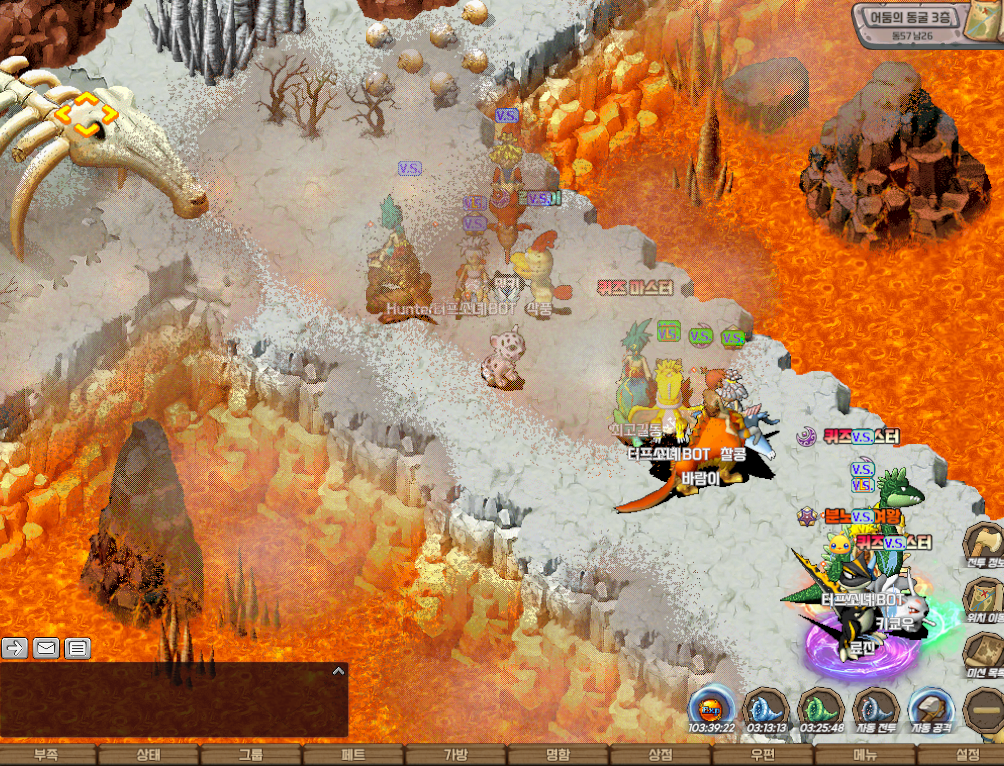Open 미션 목록 mission list scroll icon
The image size is (1004, 766).
point(983,656)
